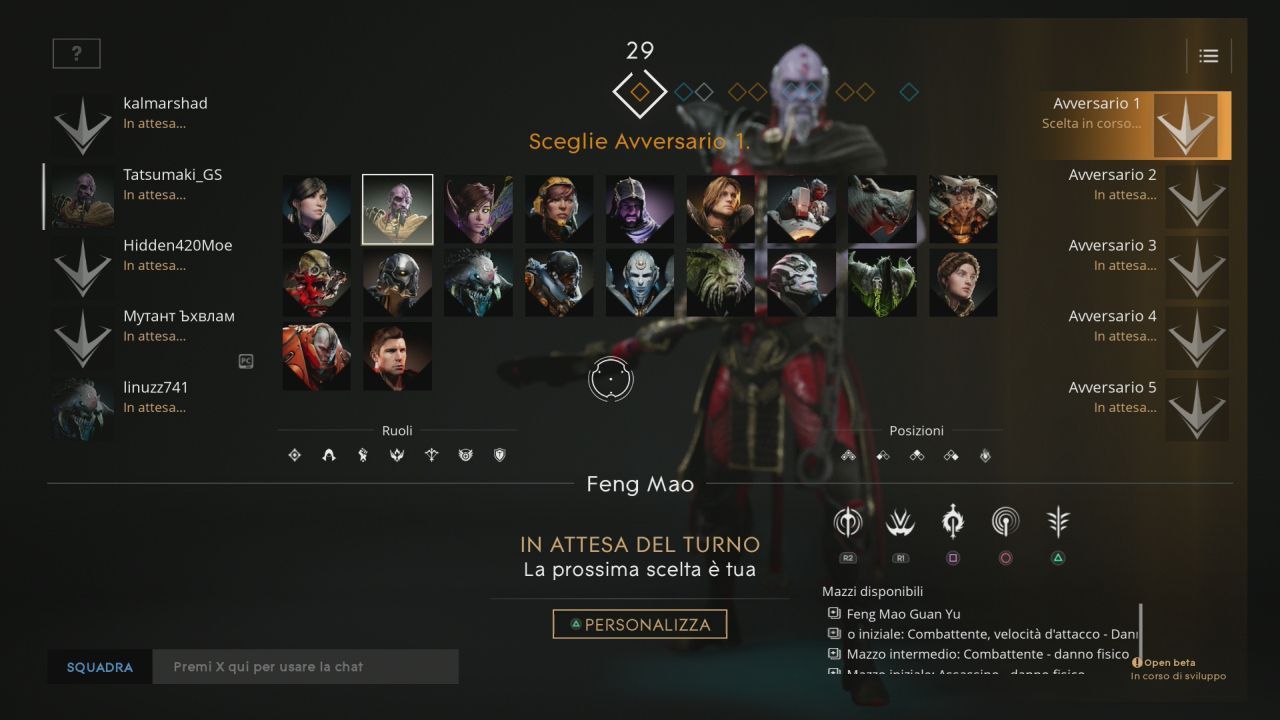Pick the fighter fist role icon
The width and height of the screenshot is (1280, 720).
tap(362, 455)
